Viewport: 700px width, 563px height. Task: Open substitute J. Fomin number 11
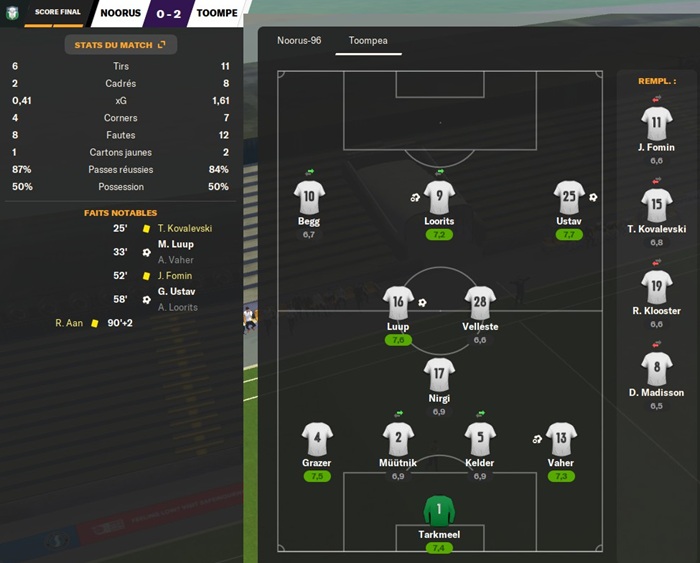[656, 124]
